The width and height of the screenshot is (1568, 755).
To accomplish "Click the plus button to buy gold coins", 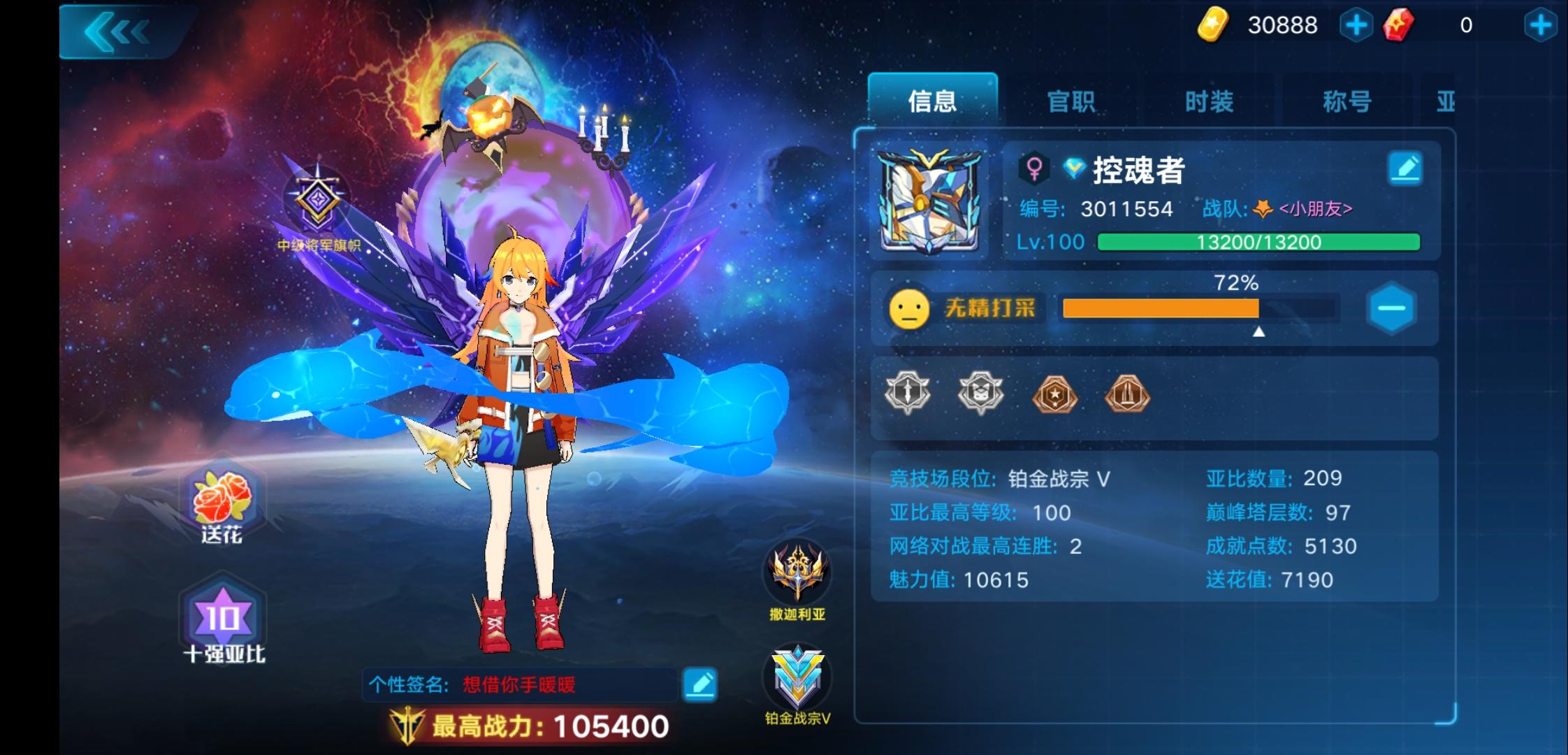I will (x=1356, y=25).
